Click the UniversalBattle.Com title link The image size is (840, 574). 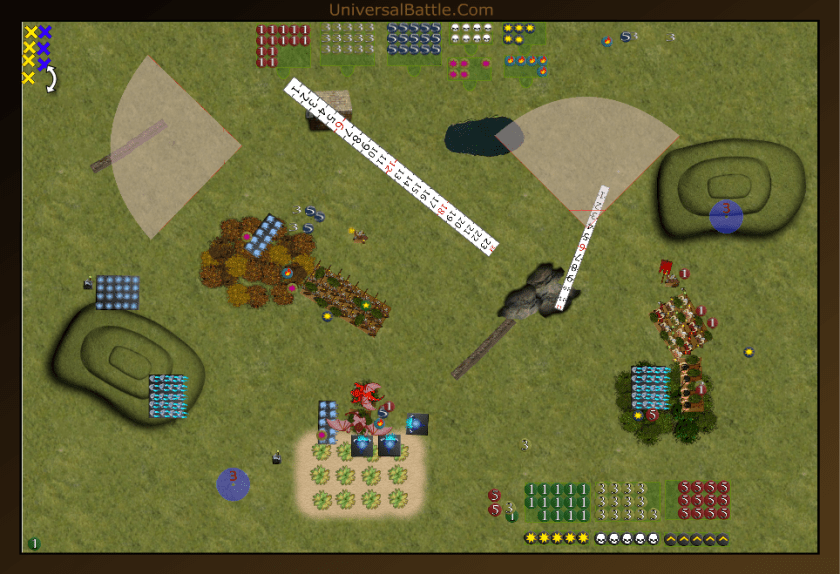click(x=411, y=10)
